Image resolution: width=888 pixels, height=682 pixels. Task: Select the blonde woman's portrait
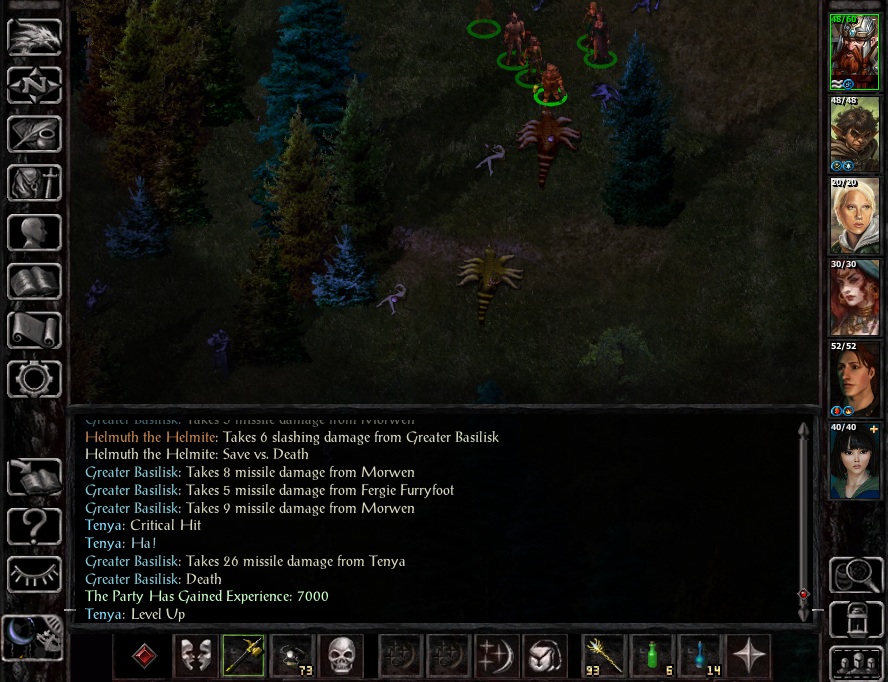tap(854, 216)
